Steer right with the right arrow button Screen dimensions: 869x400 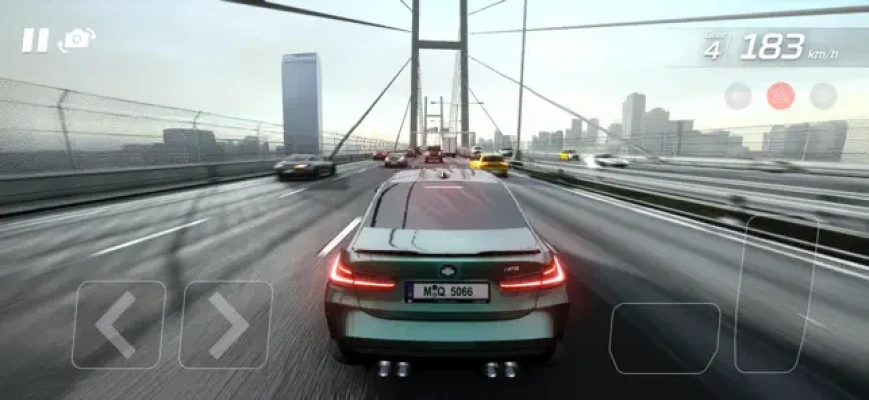(x=225, y=324)
